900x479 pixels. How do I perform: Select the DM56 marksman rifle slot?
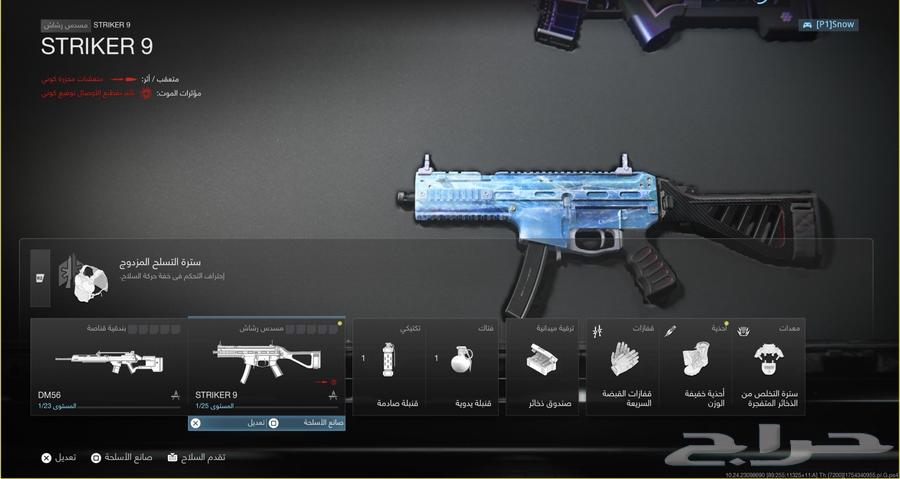(109, 366)
